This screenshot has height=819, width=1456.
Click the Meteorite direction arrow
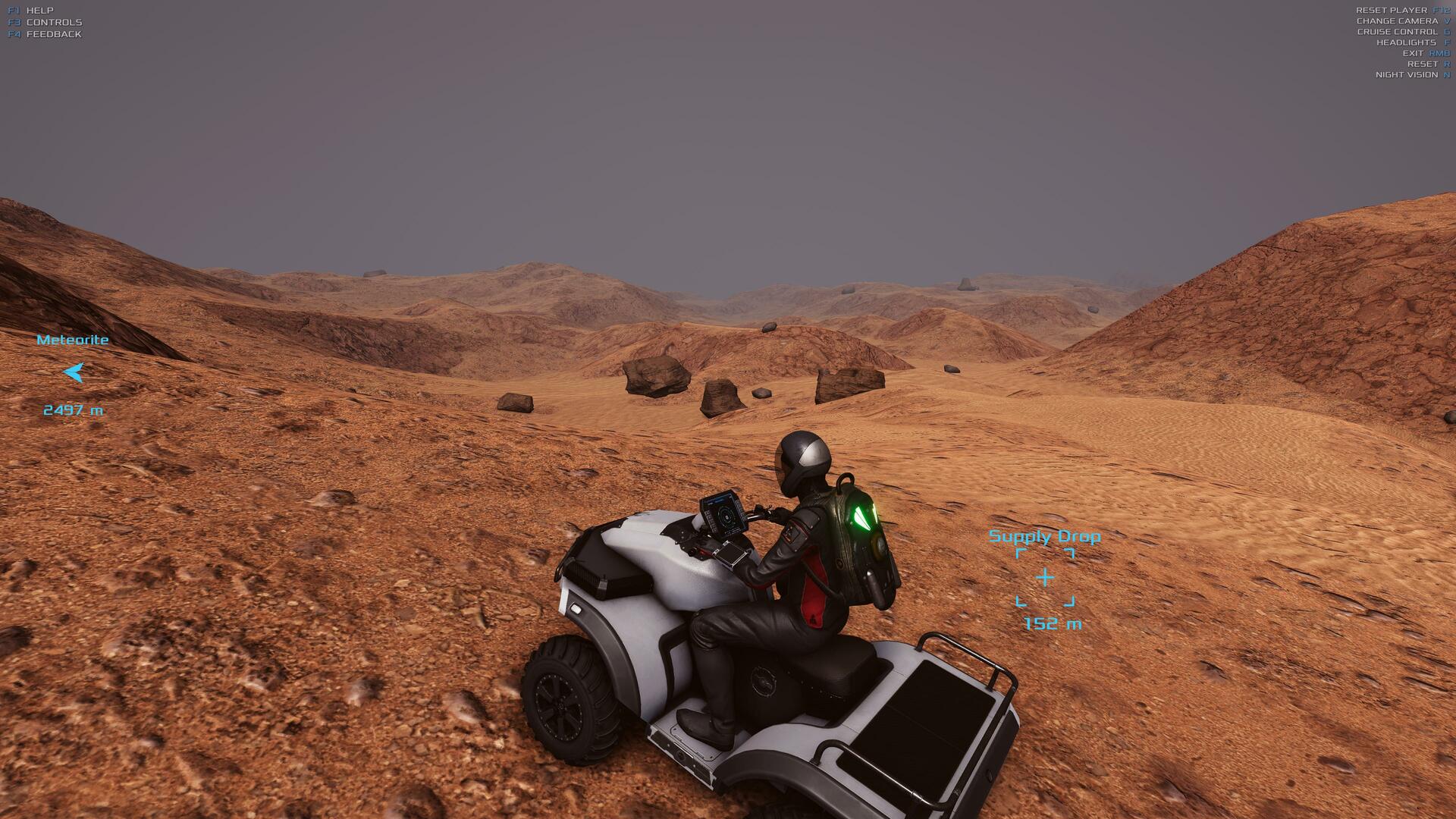point(74,372)
